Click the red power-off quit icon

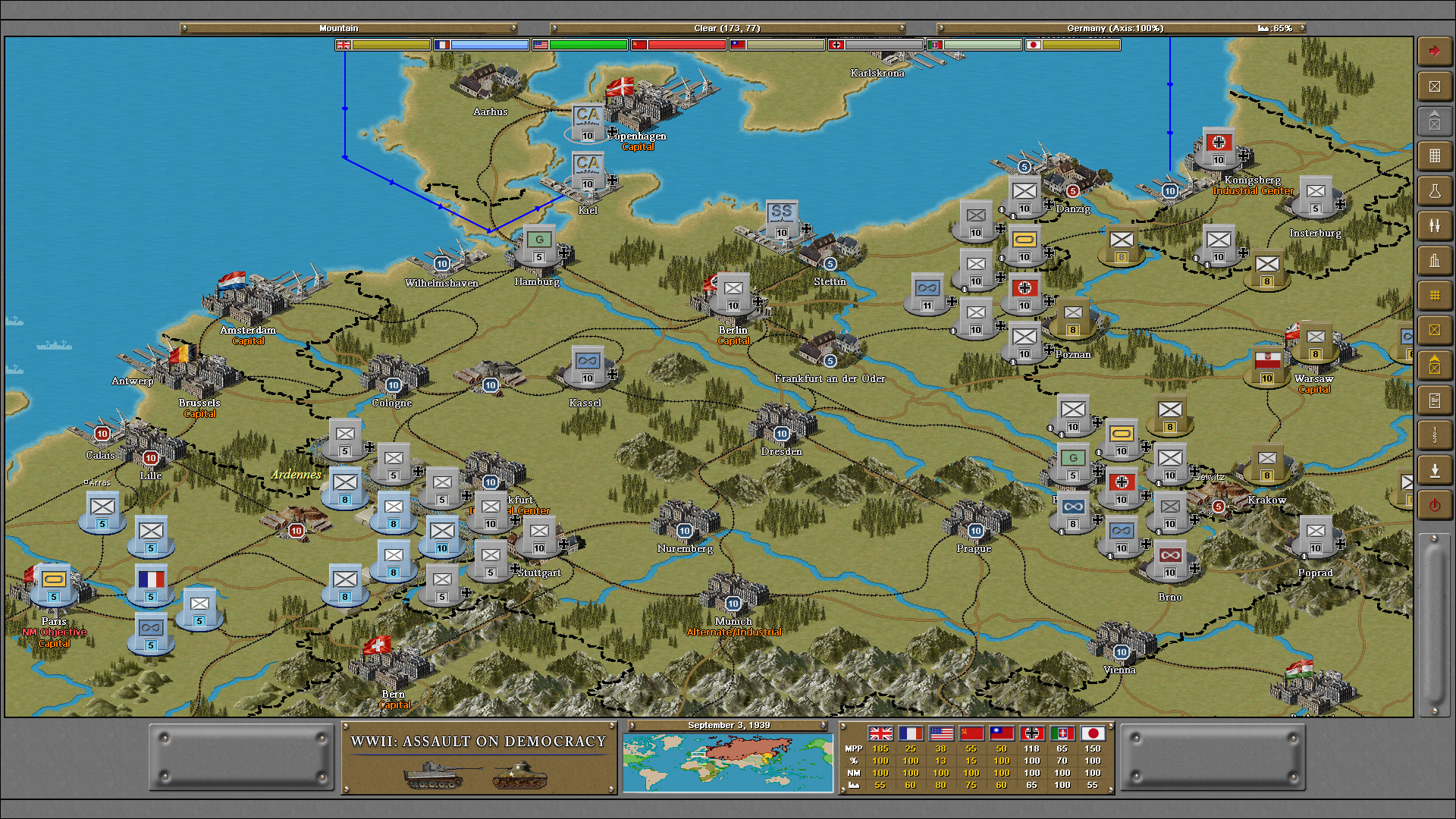click(1435, 504)
